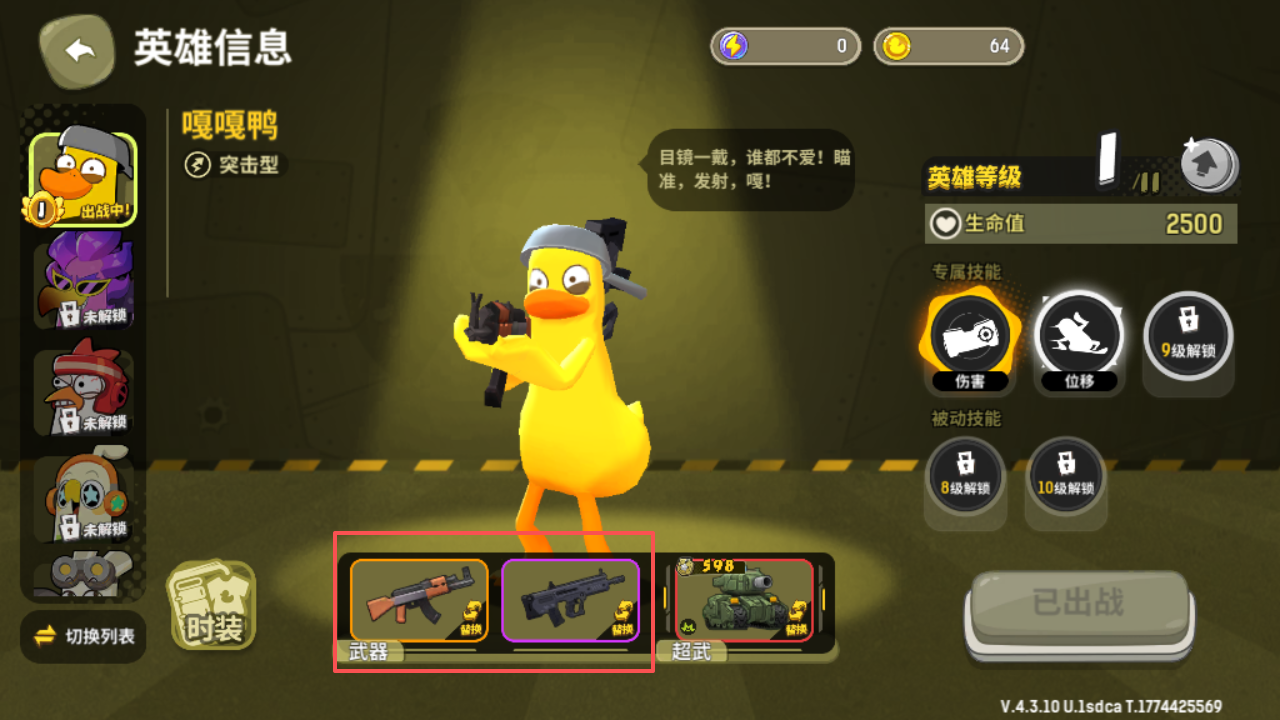Tap the lightning energy currency counter
The height and width of the screenshot is (720, 1280).
pos(785,46)
